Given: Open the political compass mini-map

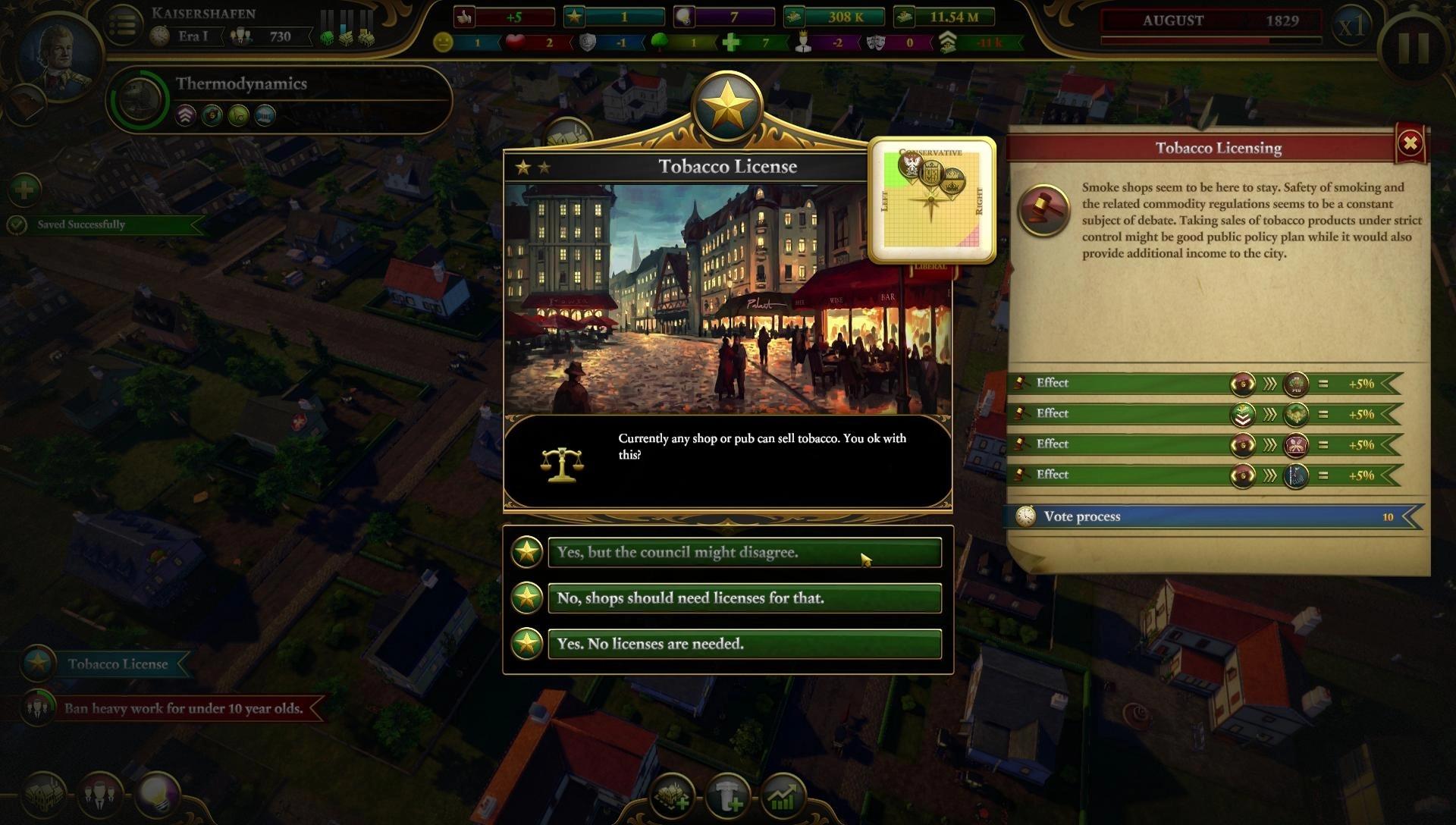Looking at the screenshot, I should pyautogui.click(x=934, y=200).
